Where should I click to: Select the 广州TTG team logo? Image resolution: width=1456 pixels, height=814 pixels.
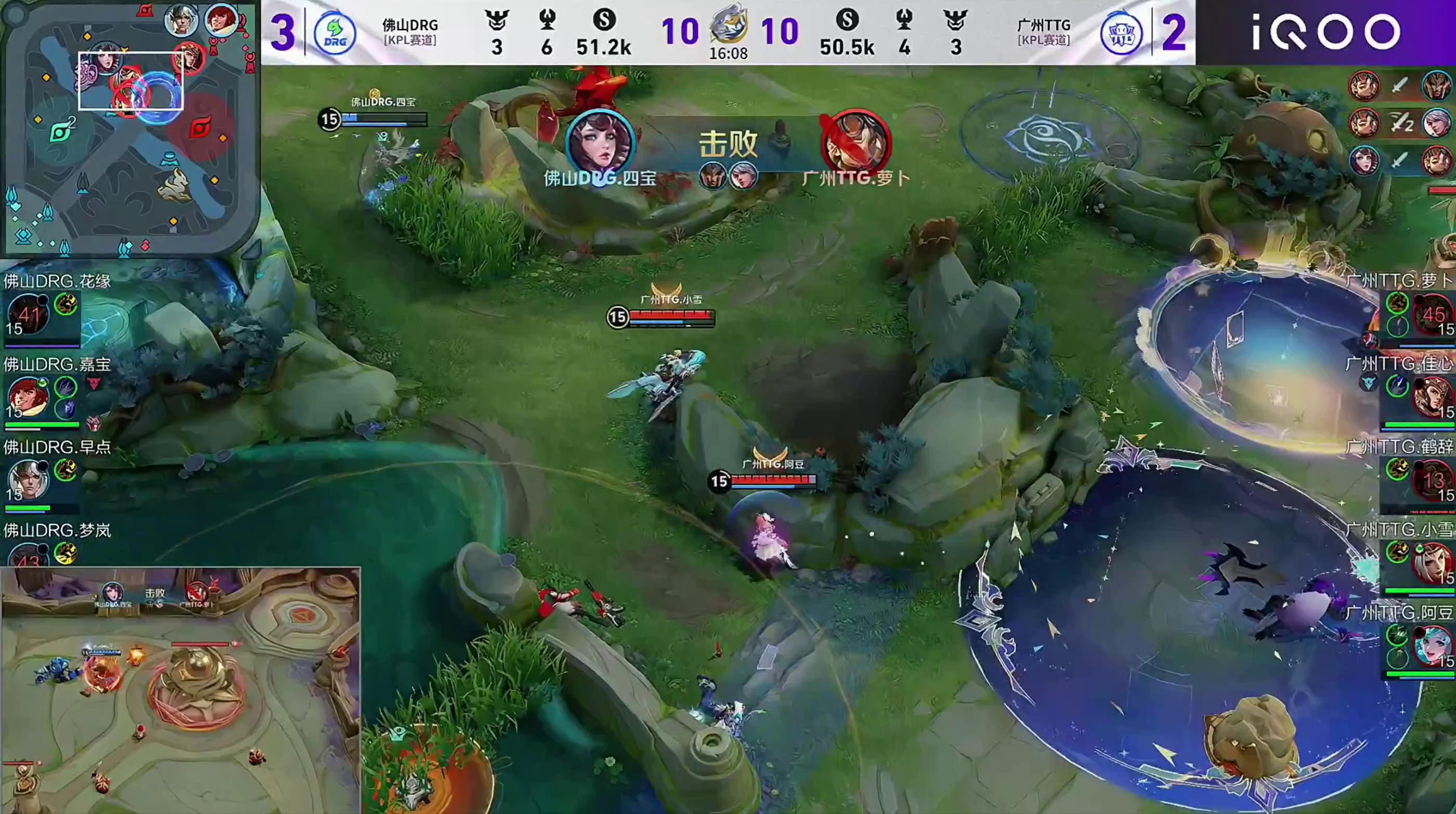[1121, 34]
